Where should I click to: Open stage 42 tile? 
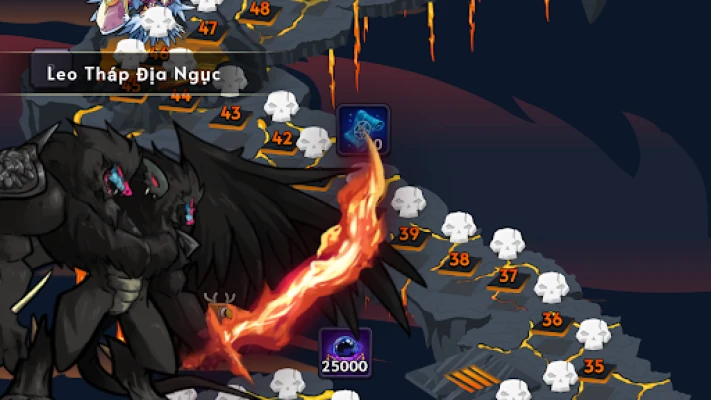pyautogui.click(x=282, y=139)
